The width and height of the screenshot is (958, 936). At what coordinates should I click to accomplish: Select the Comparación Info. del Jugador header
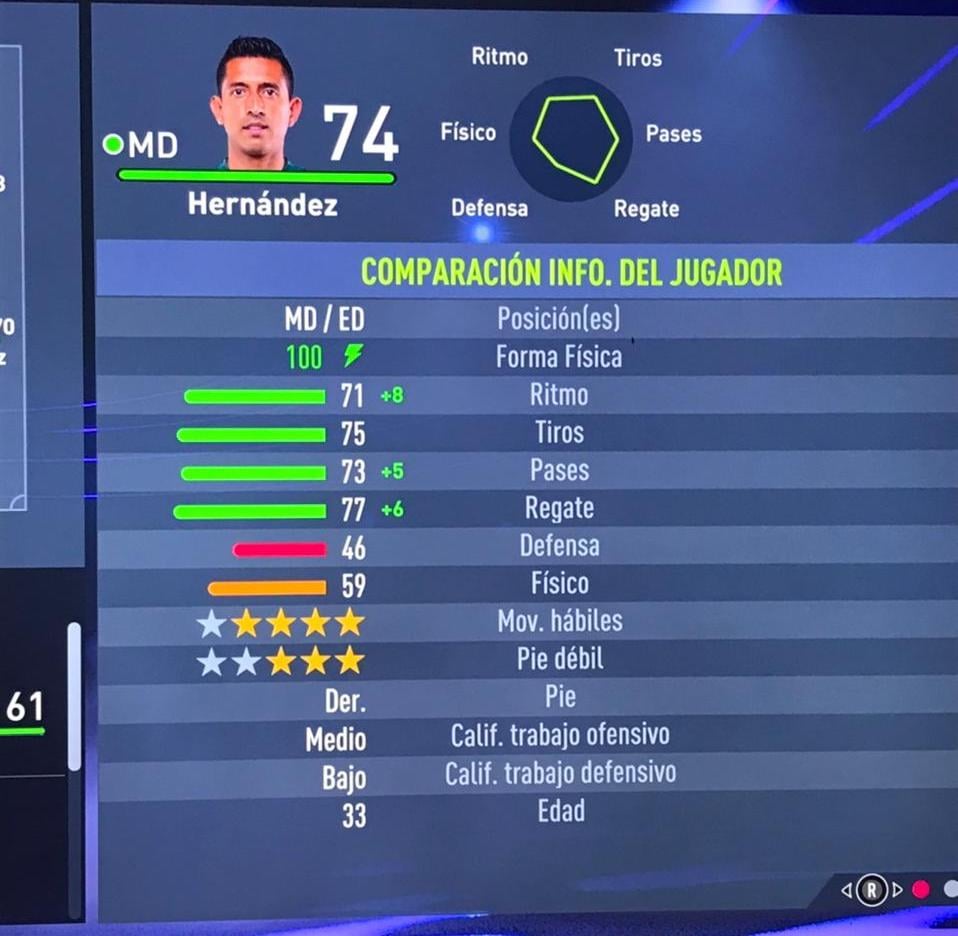[571, 271]
